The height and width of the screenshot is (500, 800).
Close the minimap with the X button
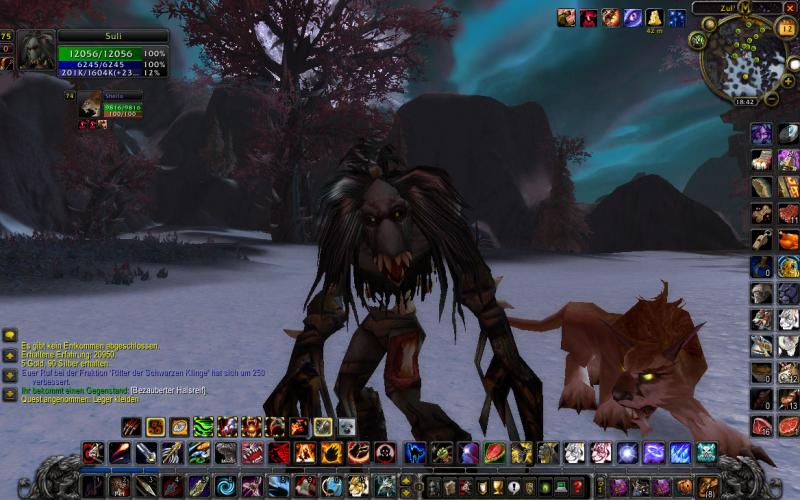coord(790,7)
